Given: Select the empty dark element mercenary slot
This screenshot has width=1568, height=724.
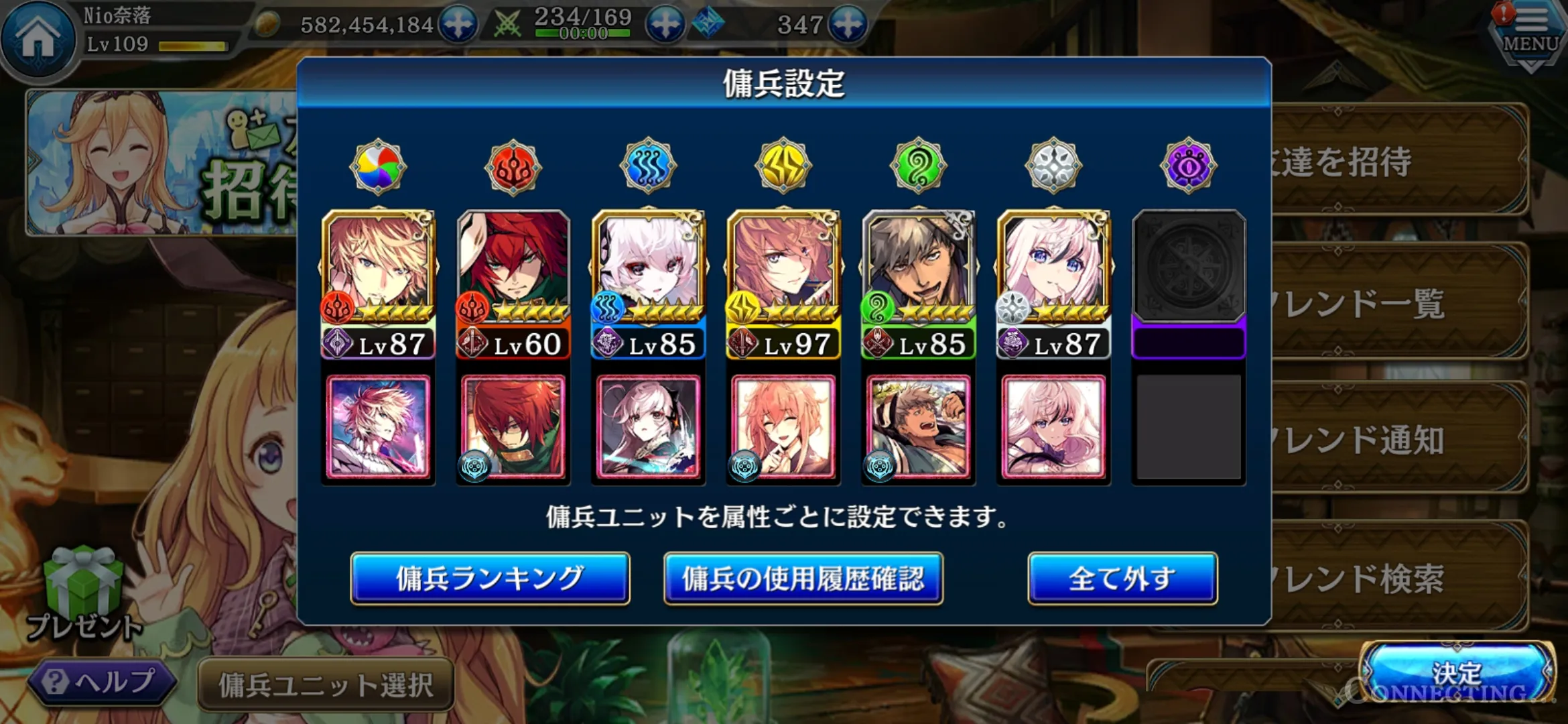Looking at the screenshot, I should coord(1189,283).
